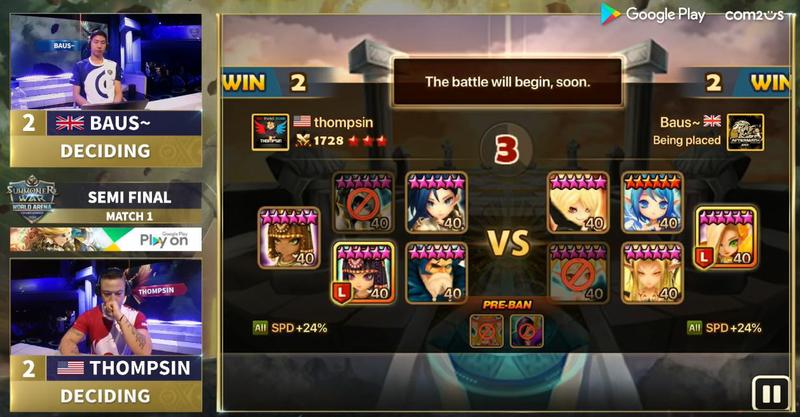
Task: Open thompsin's profile avatar
Action: [270, 132]
